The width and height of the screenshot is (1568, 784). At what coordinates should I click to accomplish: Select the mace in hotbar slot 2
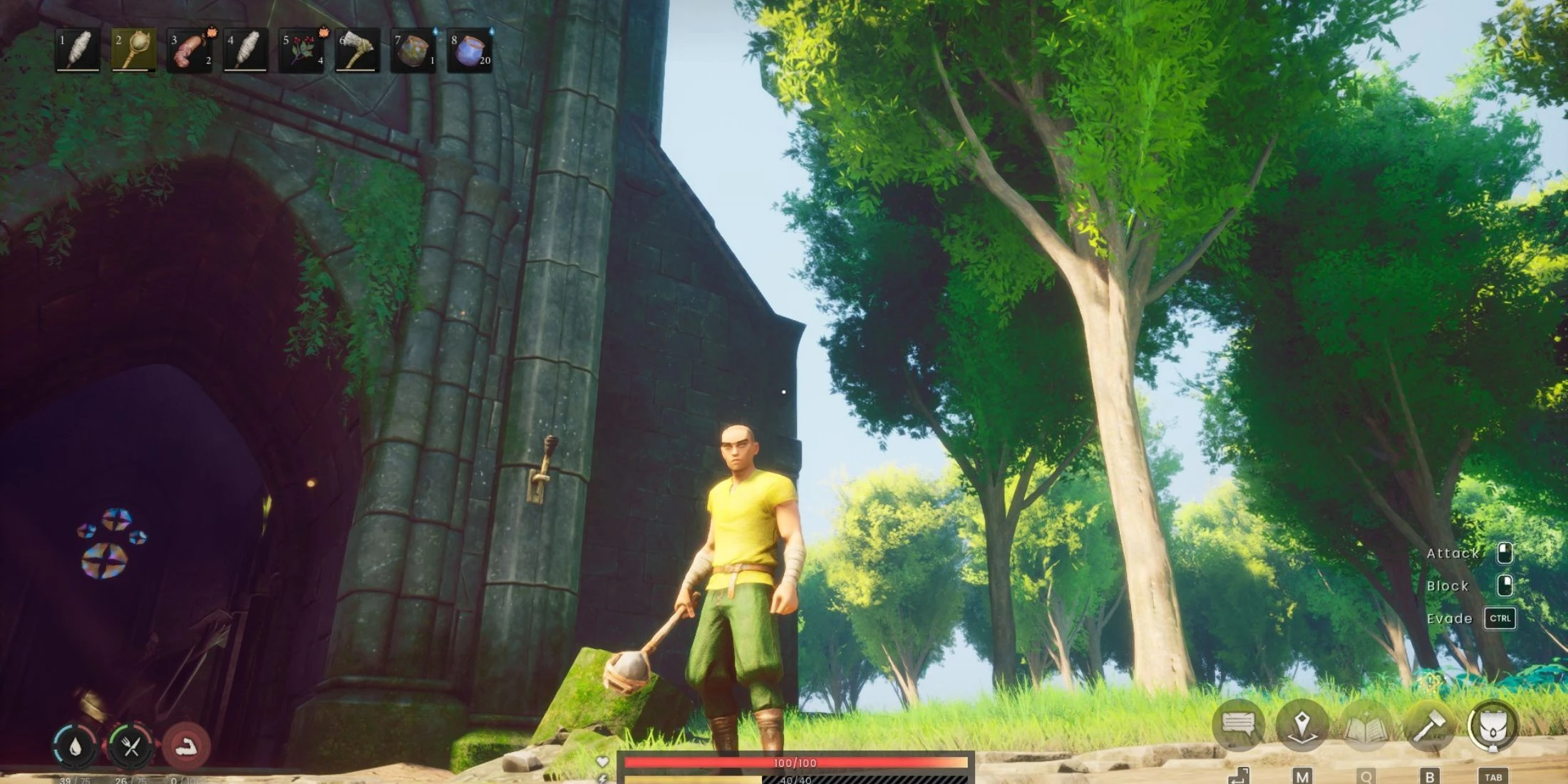135,48
